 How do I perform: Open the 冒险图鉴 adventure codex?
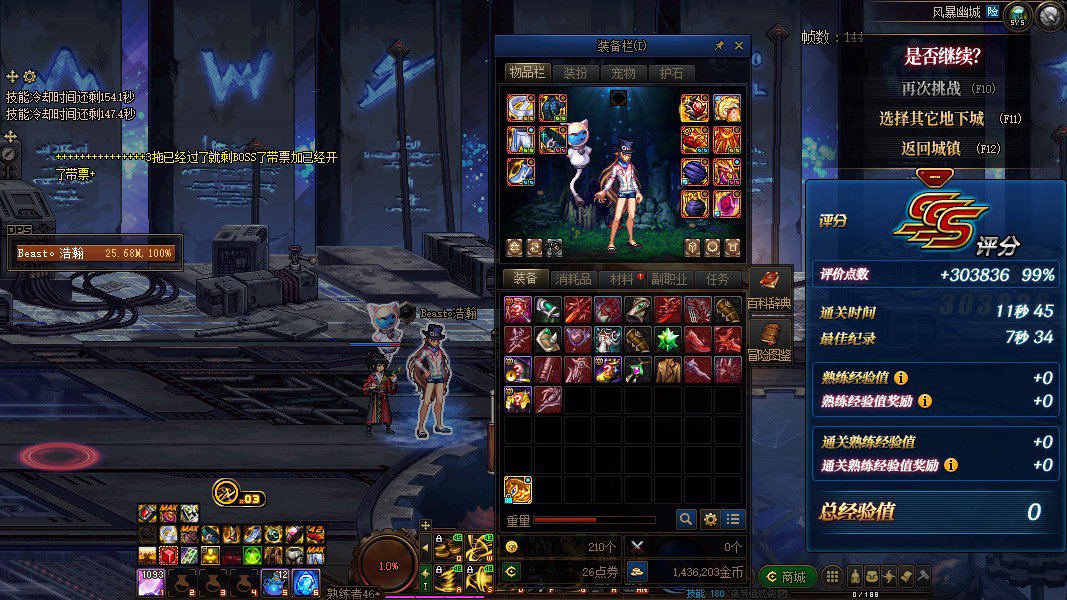(770, 341)
